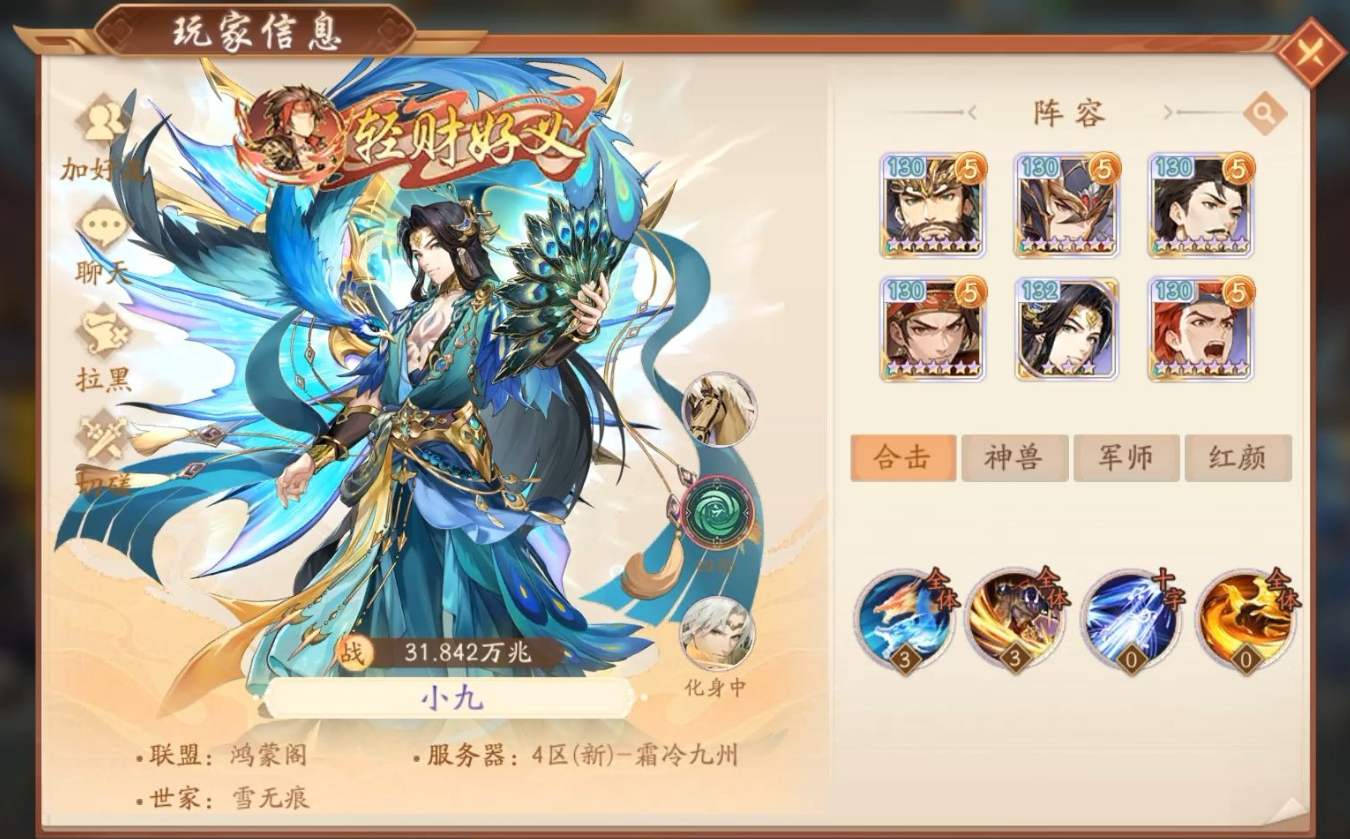1350x839 pixels.
Task: Switch to the 神兽 tab
Action: click(x=1014, y=455)
